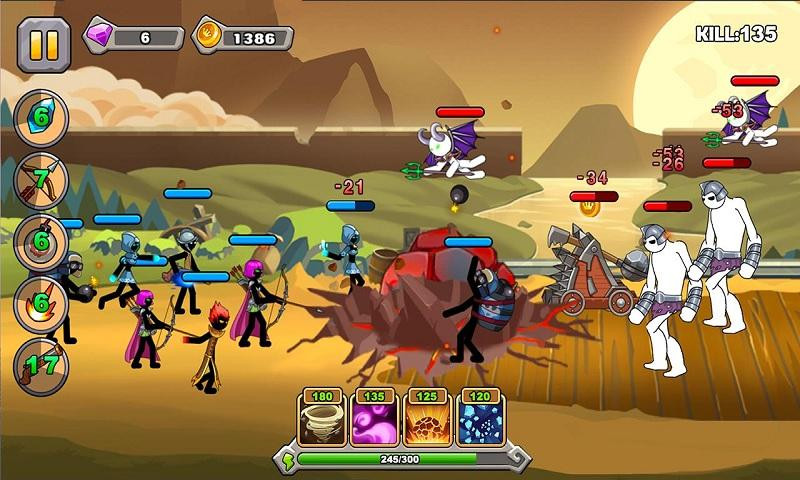Pause the game
The width and height of the screenshot is (800, 480).
[44, 44]
